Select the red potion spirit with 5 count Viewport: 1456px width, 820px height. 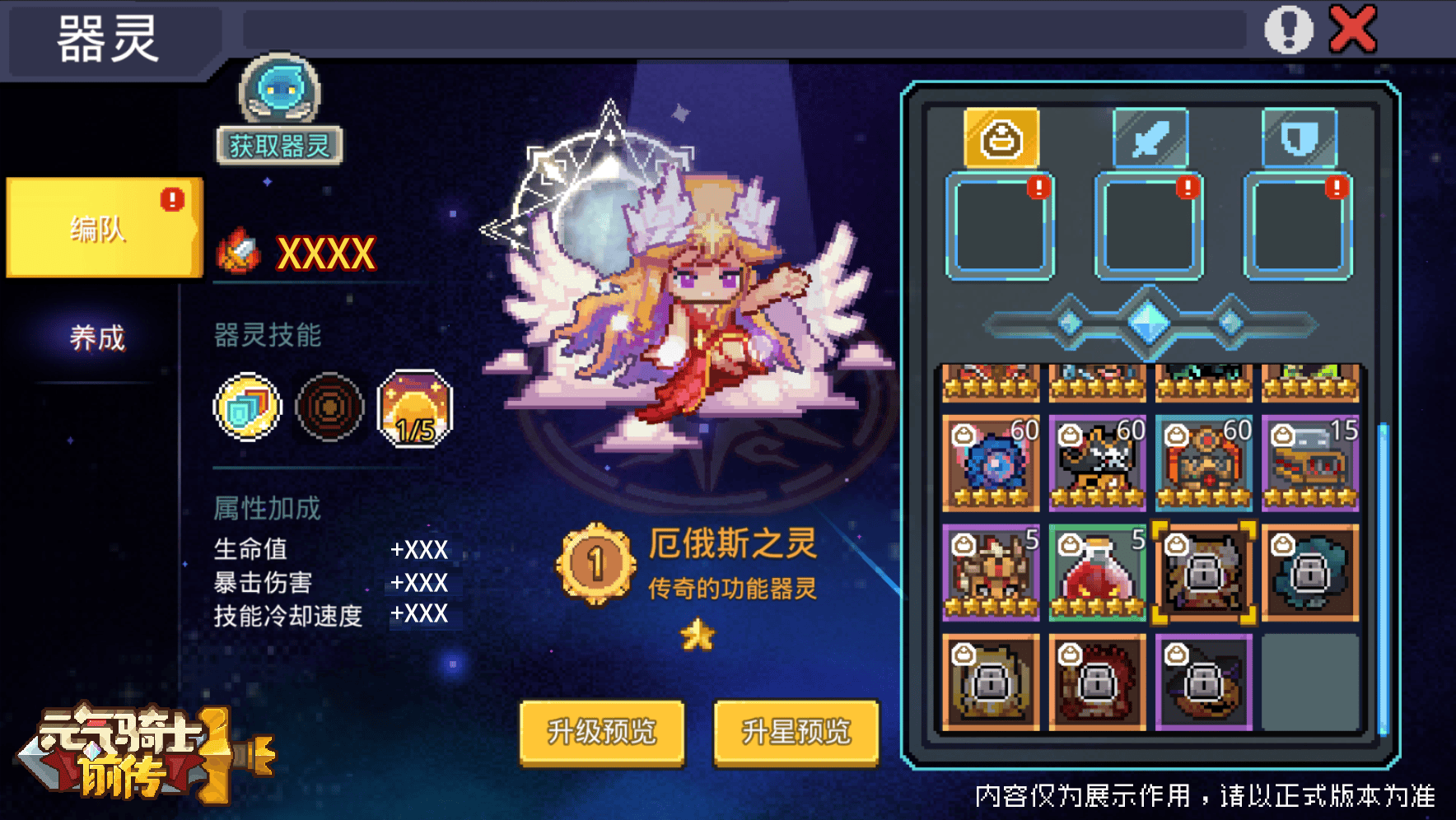point(1096,575)
